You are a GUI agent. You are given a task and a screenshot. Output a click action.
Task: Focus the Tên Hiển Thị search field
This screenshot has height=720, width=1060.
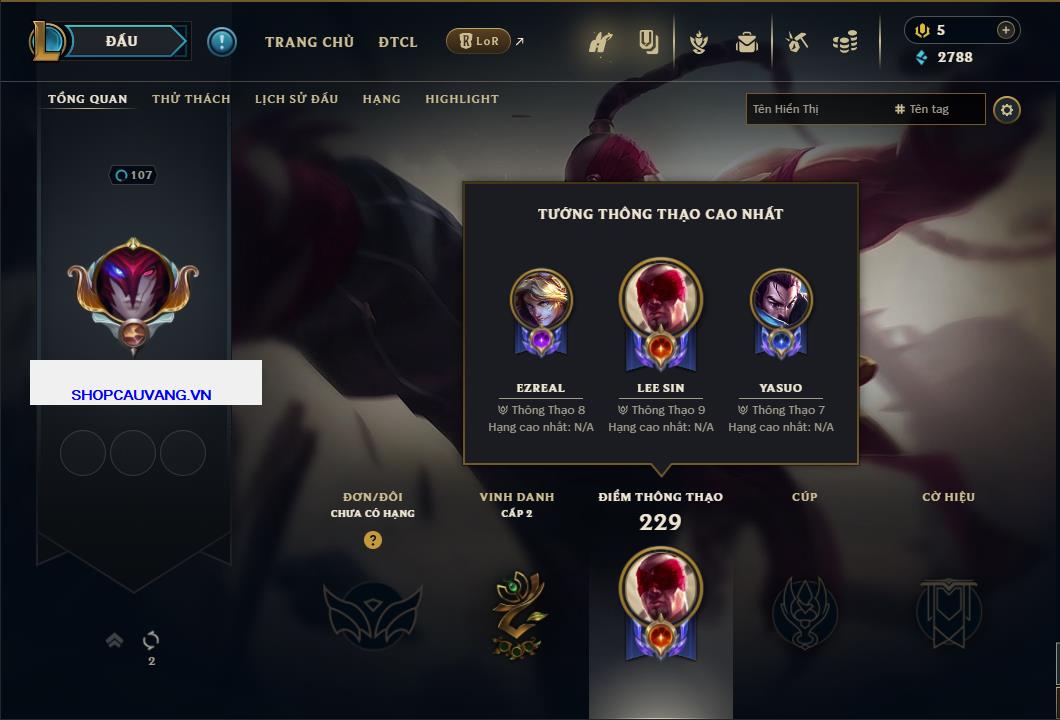[815, 109]
